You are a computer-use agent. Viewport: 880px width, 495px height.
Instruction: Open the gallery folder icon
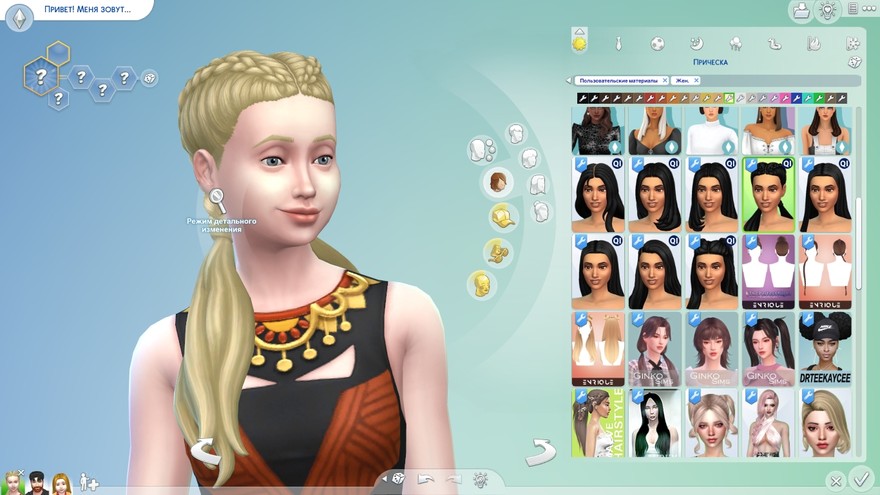(x=800, y=11)
